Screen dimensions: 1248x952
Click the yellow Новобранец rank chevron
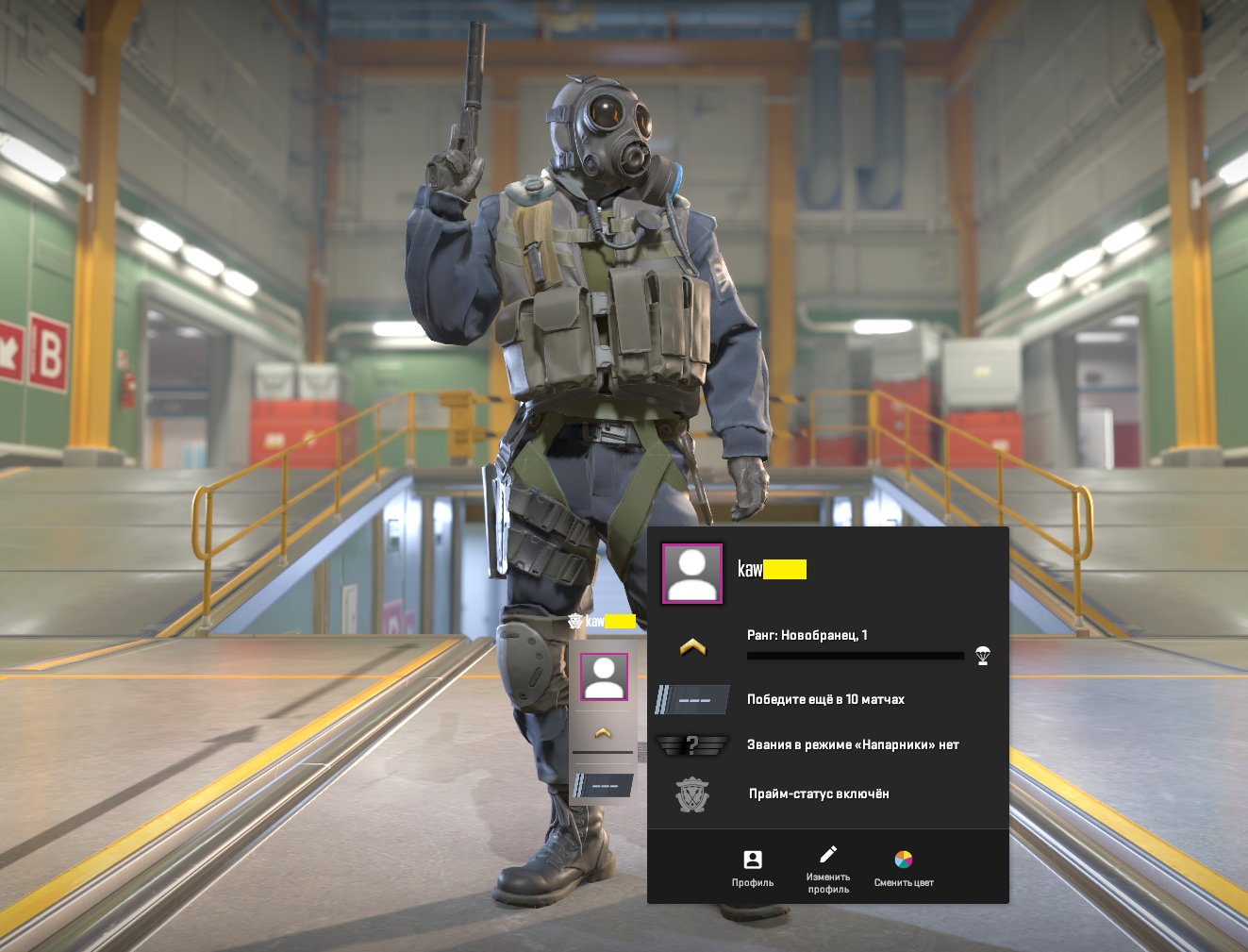pyautogui.click(x=691, y=646)
